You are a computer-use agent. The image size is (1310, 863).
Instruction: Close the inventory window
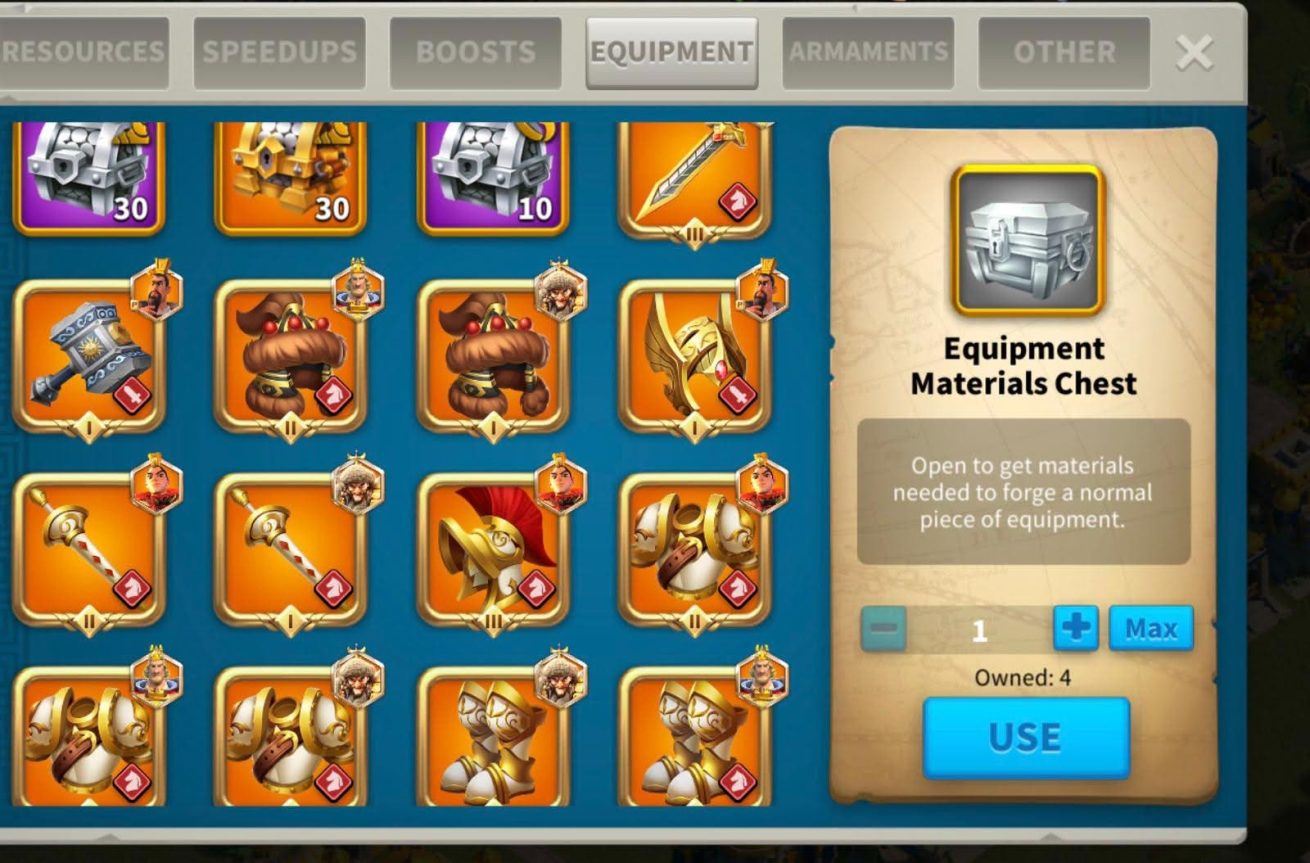(1194, 53)
